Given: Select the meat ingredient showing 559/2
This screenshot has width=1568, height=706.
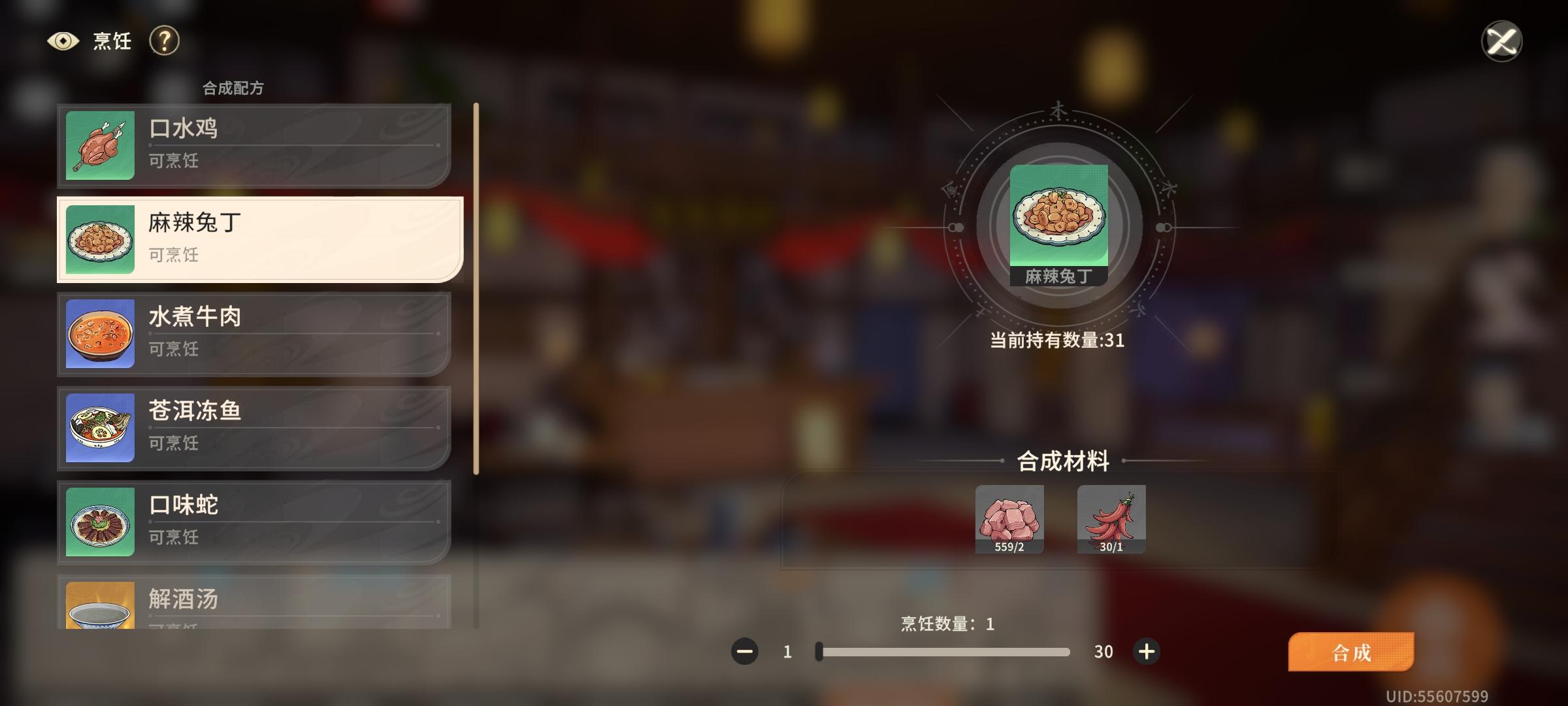Looking at the screenshot, I should coord(1009,520).
